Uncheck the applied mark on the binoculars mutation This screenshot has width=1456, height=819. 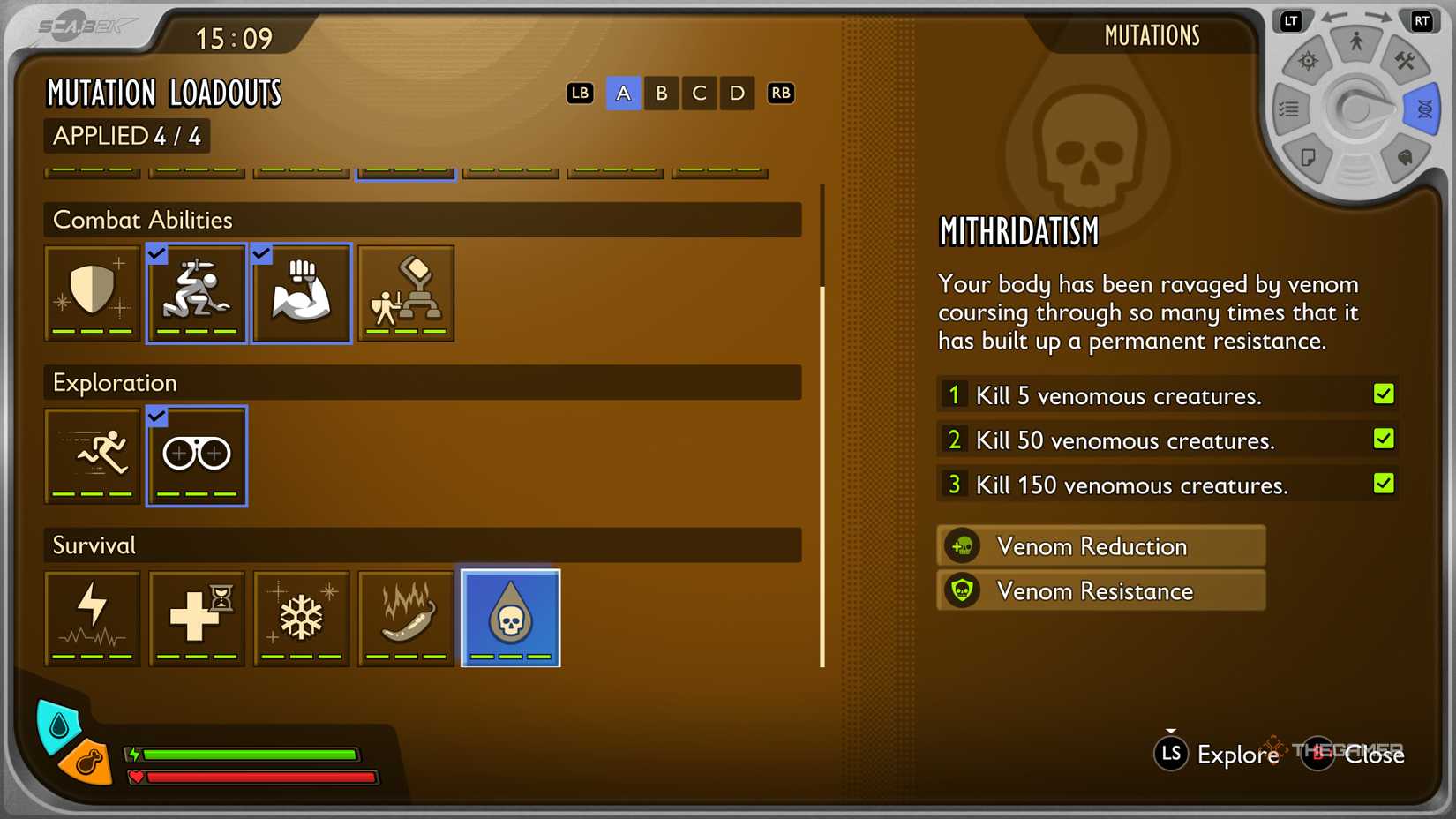point(157,417)
